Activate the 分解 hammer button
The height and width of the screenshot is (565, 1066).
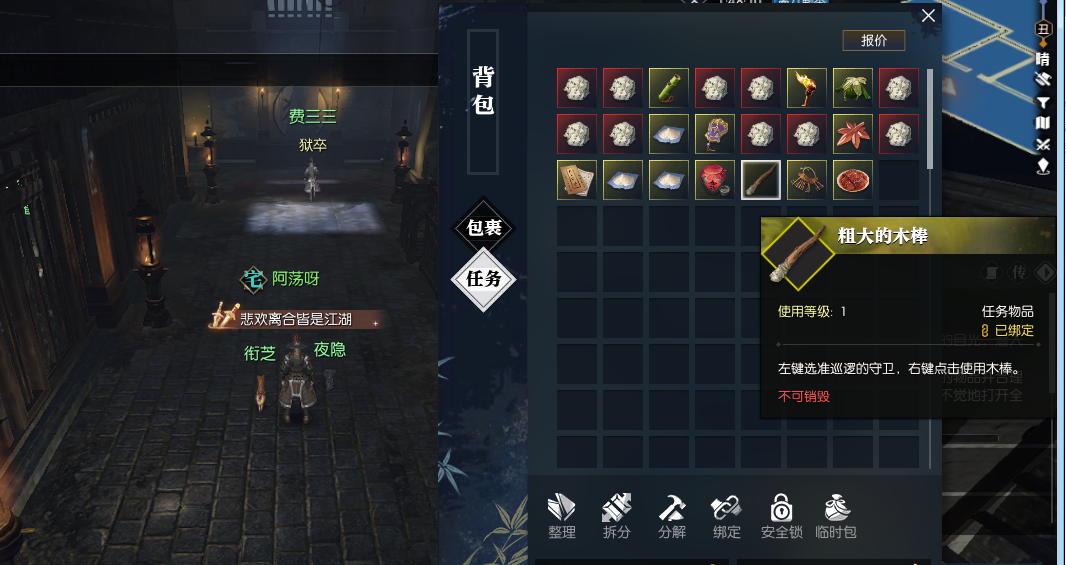click(672, 517)
